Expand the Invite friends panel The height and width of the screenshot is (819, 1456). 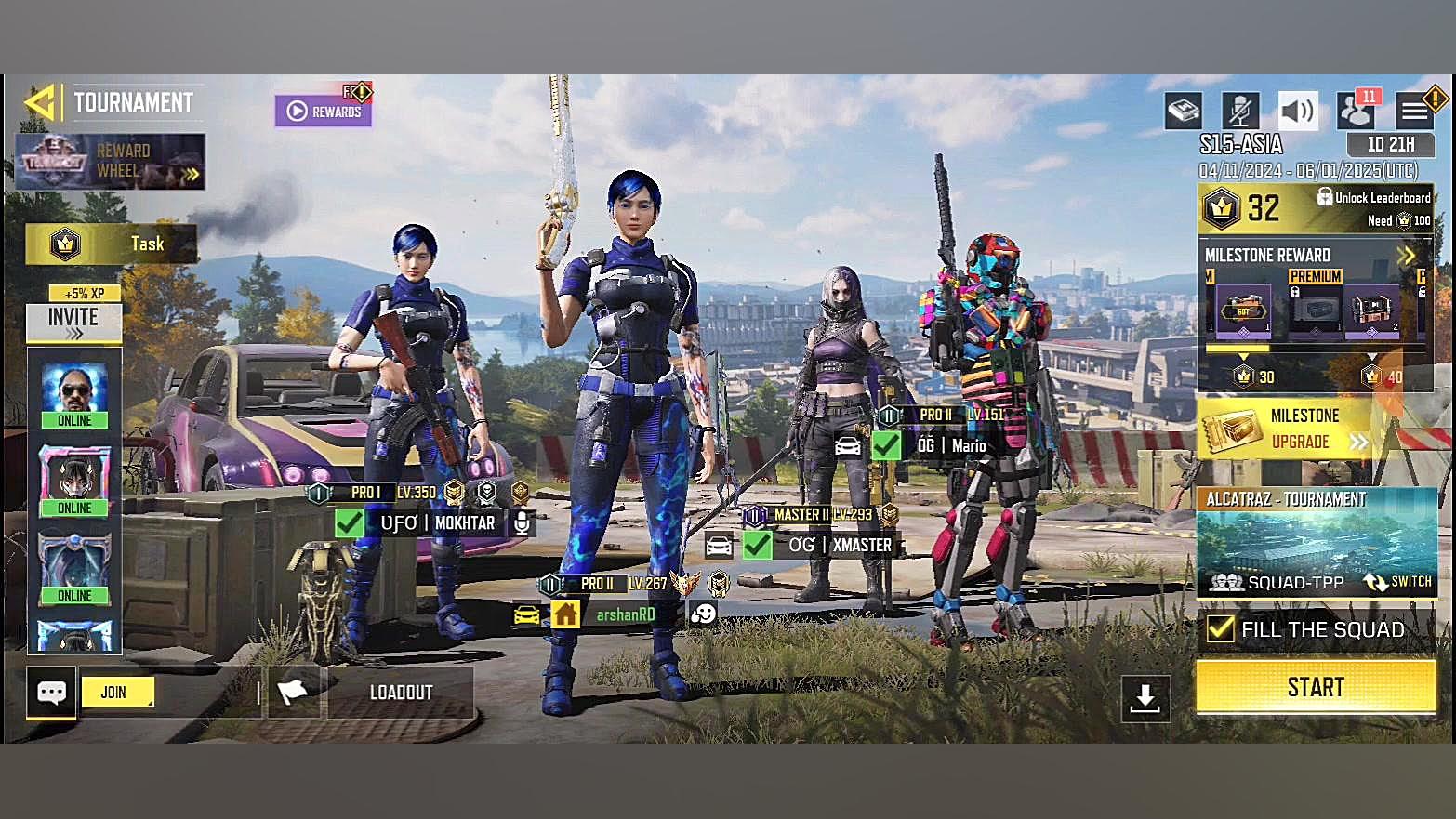tap(73, 322)
